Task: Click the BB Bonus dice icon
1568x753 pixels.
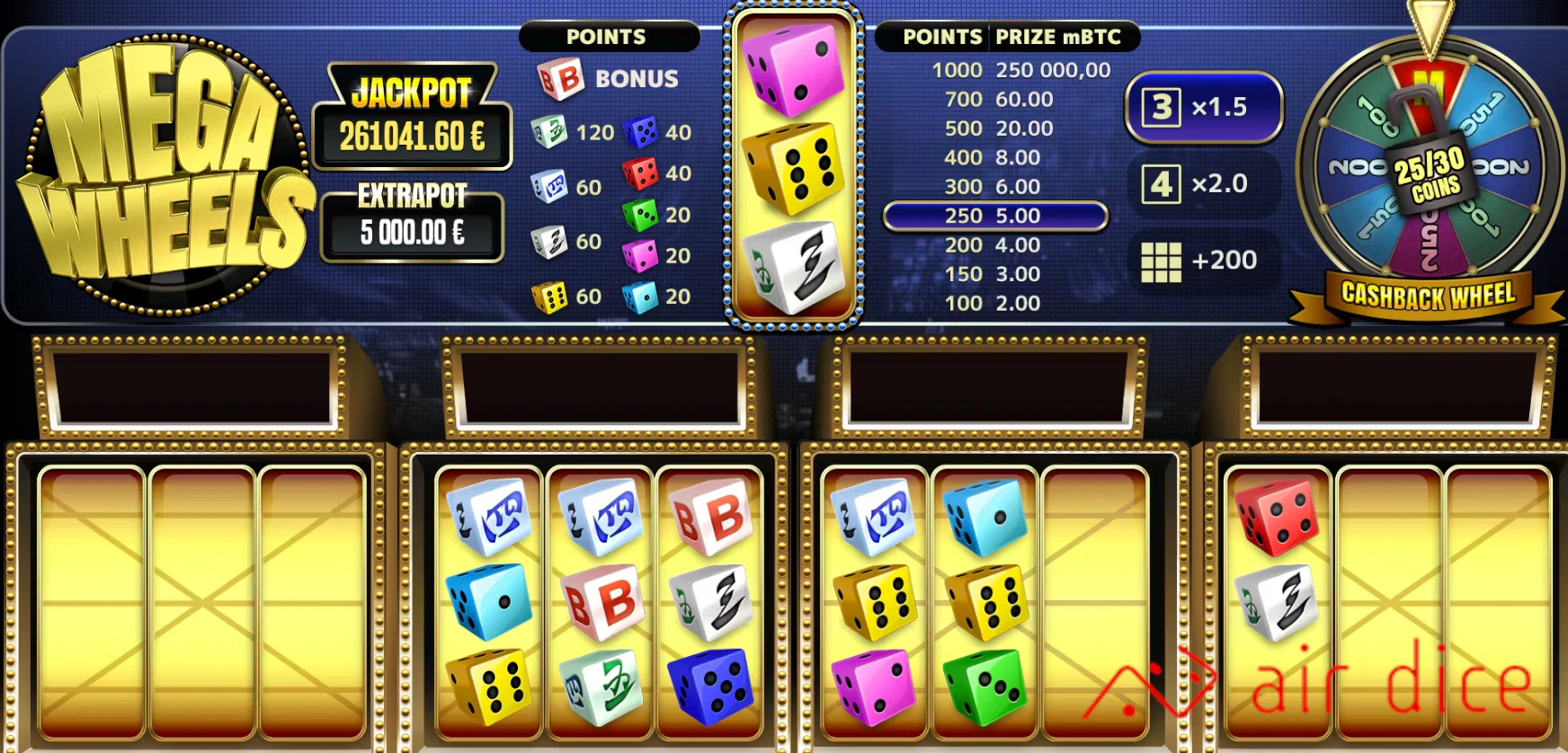Action: coord(559,78)
